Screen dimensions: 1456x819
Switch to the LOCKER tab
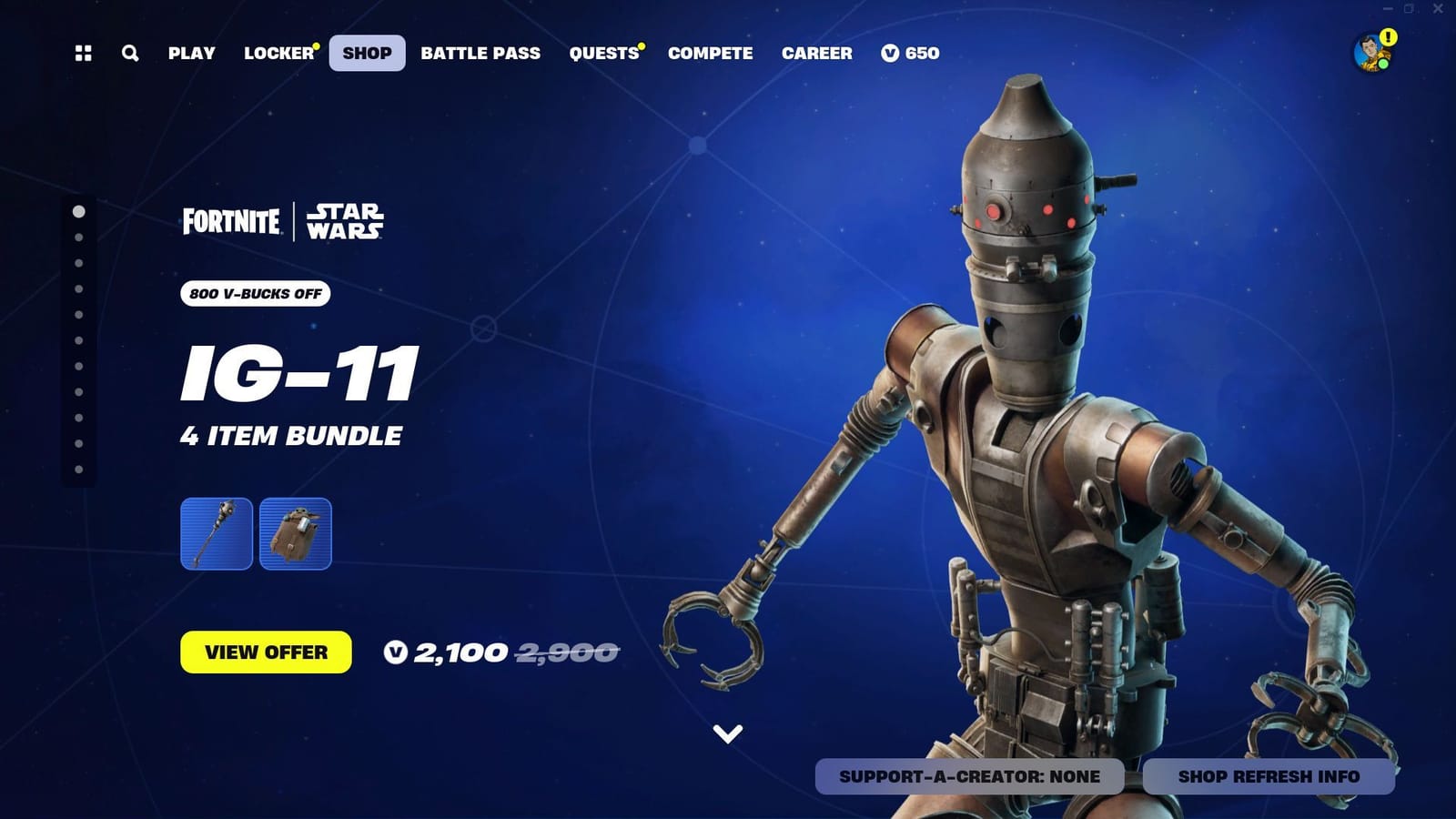tap(277, 53)
